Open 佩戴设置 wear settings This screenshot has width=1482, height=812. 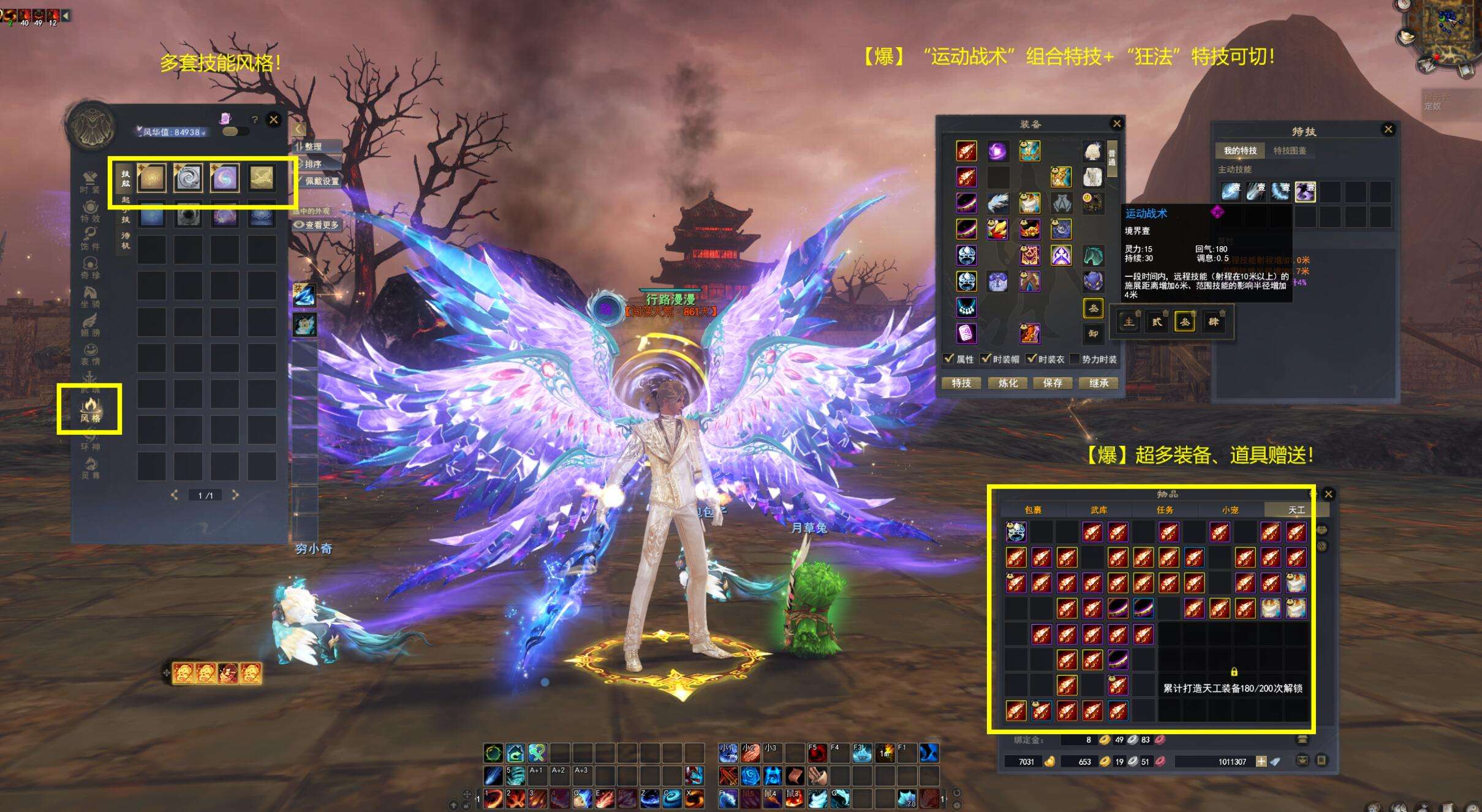point(321,181)
